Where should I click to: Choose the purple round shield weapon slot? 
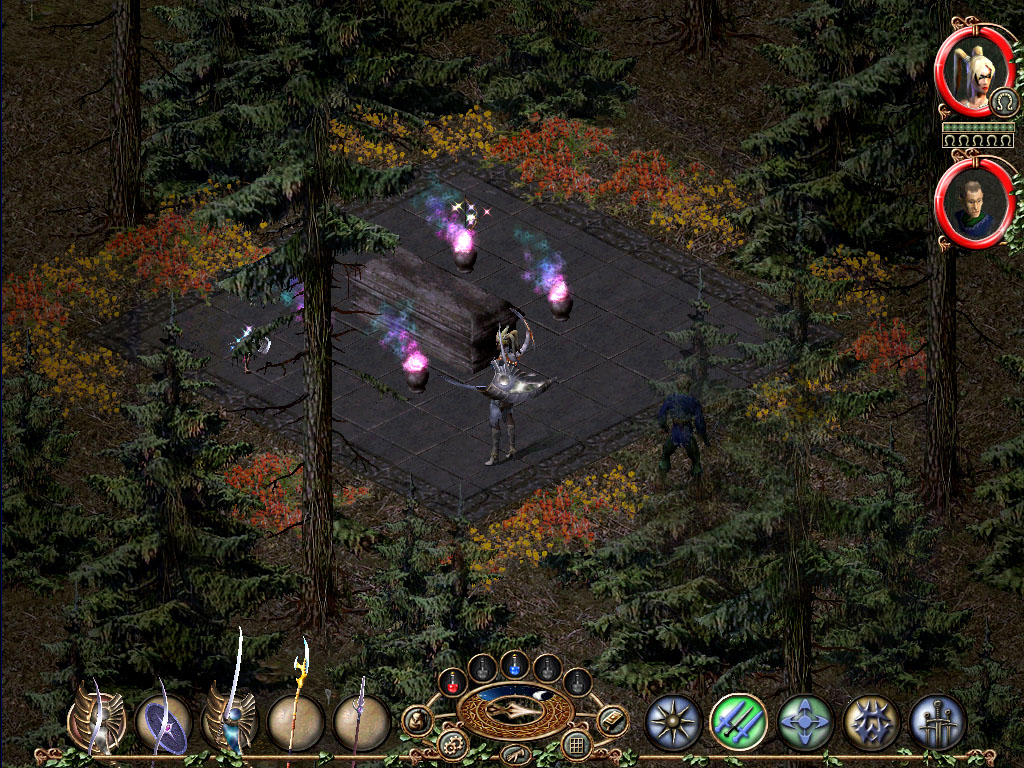[x=163, y=722]
